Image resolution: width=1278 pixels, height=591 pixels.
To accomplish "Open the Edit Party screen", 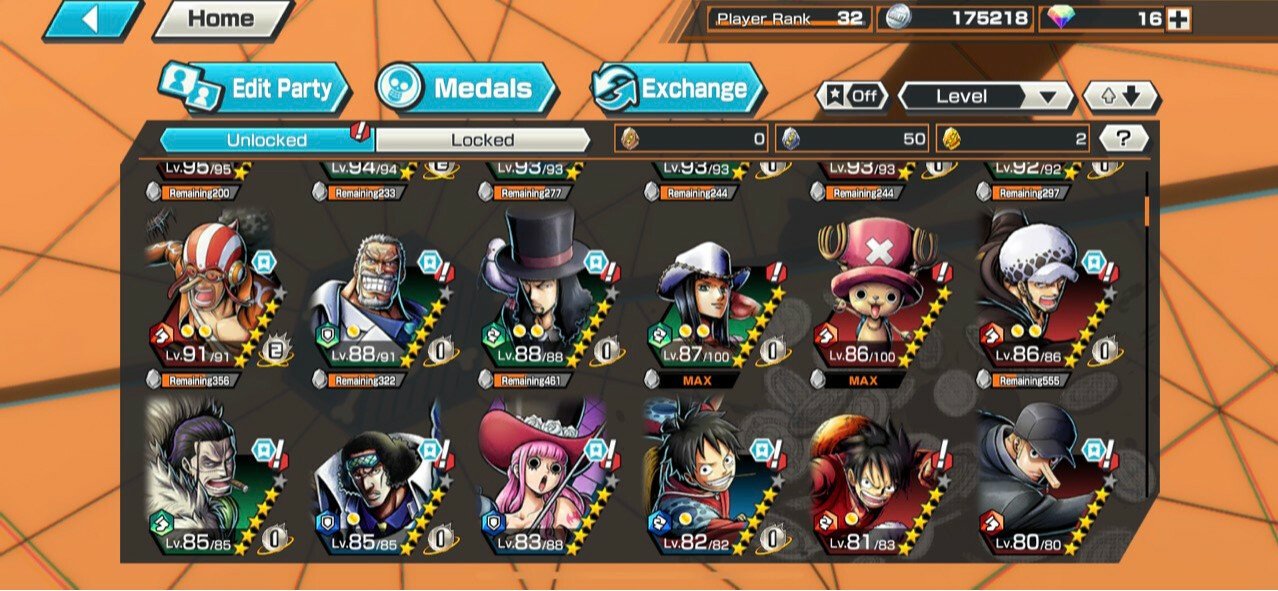I will (256, 89).
